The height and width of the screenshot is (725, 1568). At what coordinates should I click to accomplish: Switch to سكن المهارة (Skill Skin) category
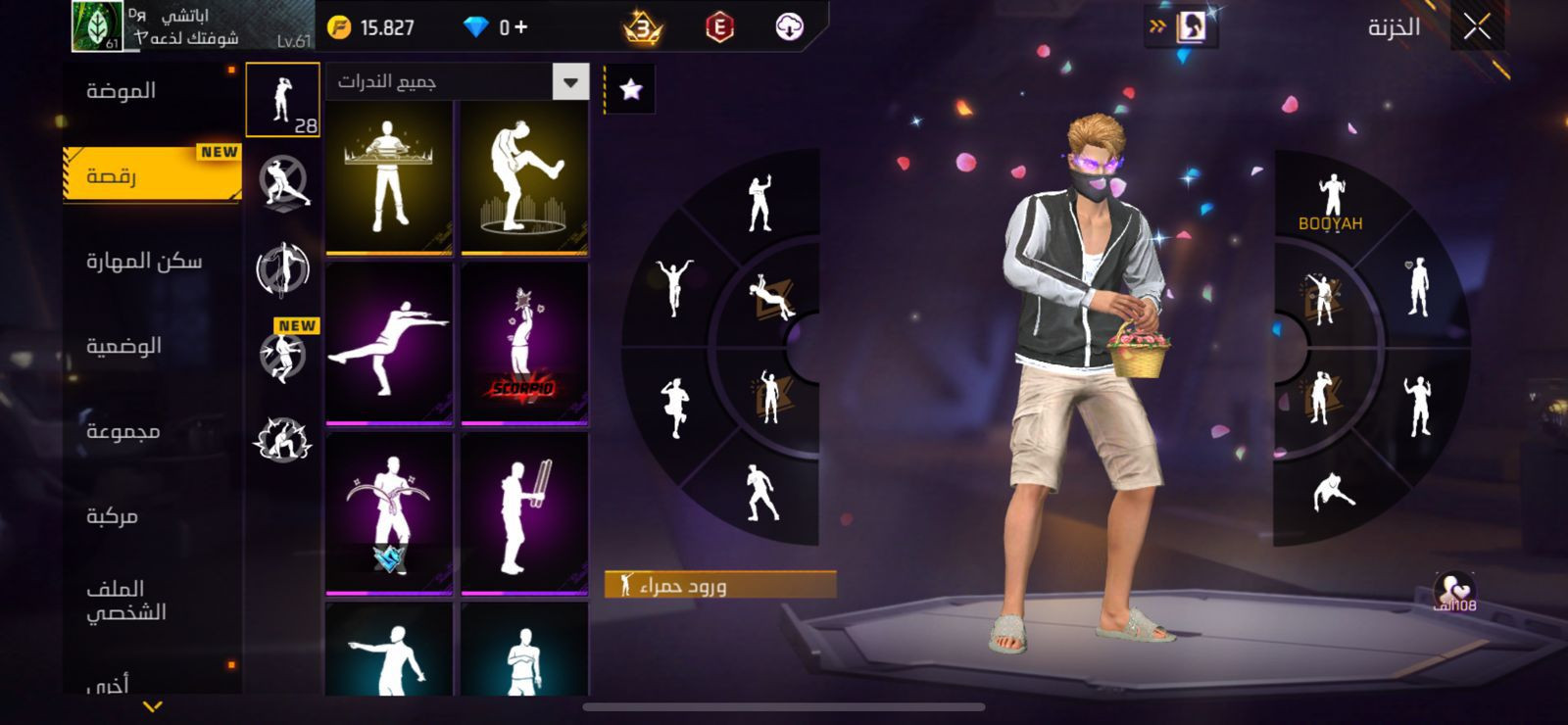144,261
